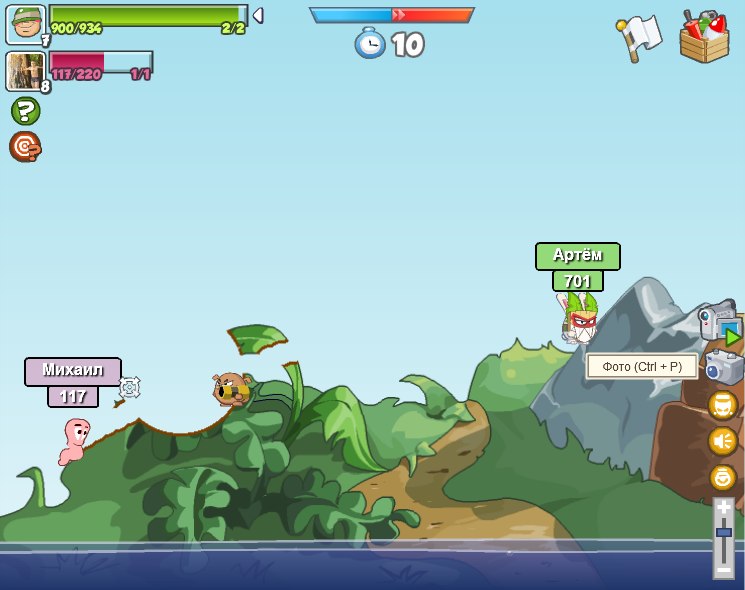Toggle sound with the speaker button
Viewport: 745px width, 590px height.
tap(723, 441)
